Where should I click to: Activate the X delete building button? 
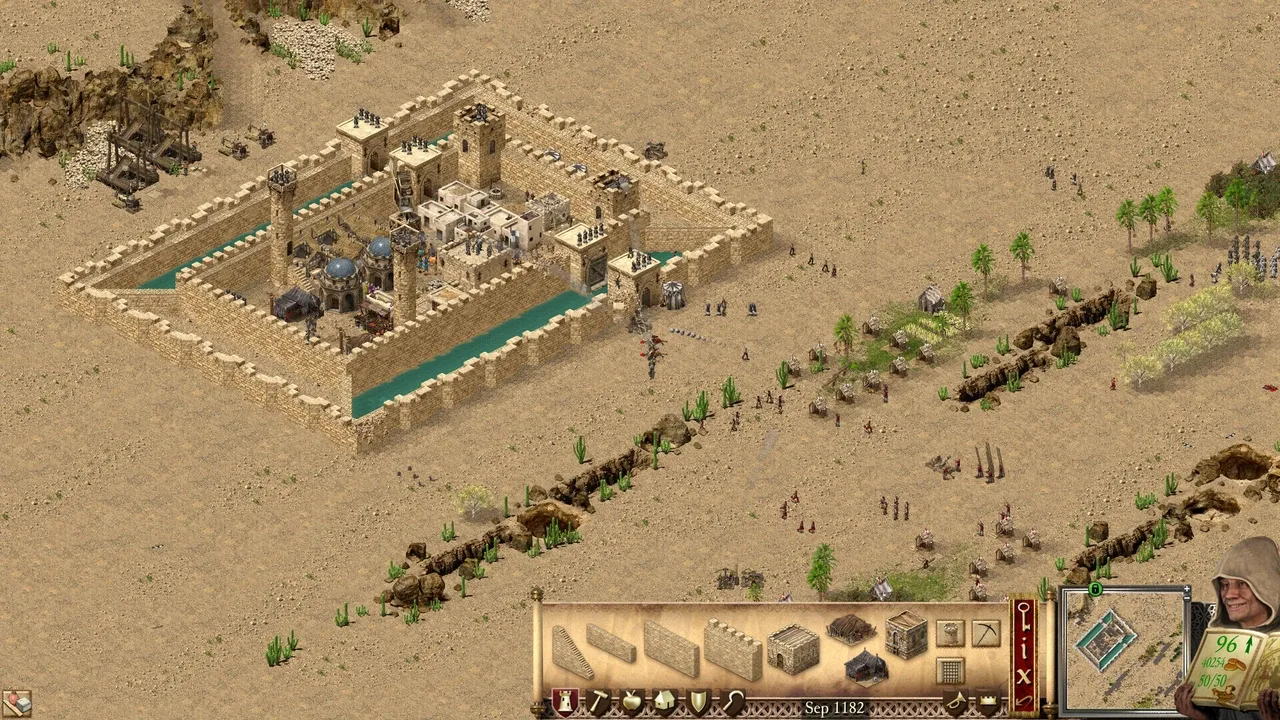pos(1023,675)
